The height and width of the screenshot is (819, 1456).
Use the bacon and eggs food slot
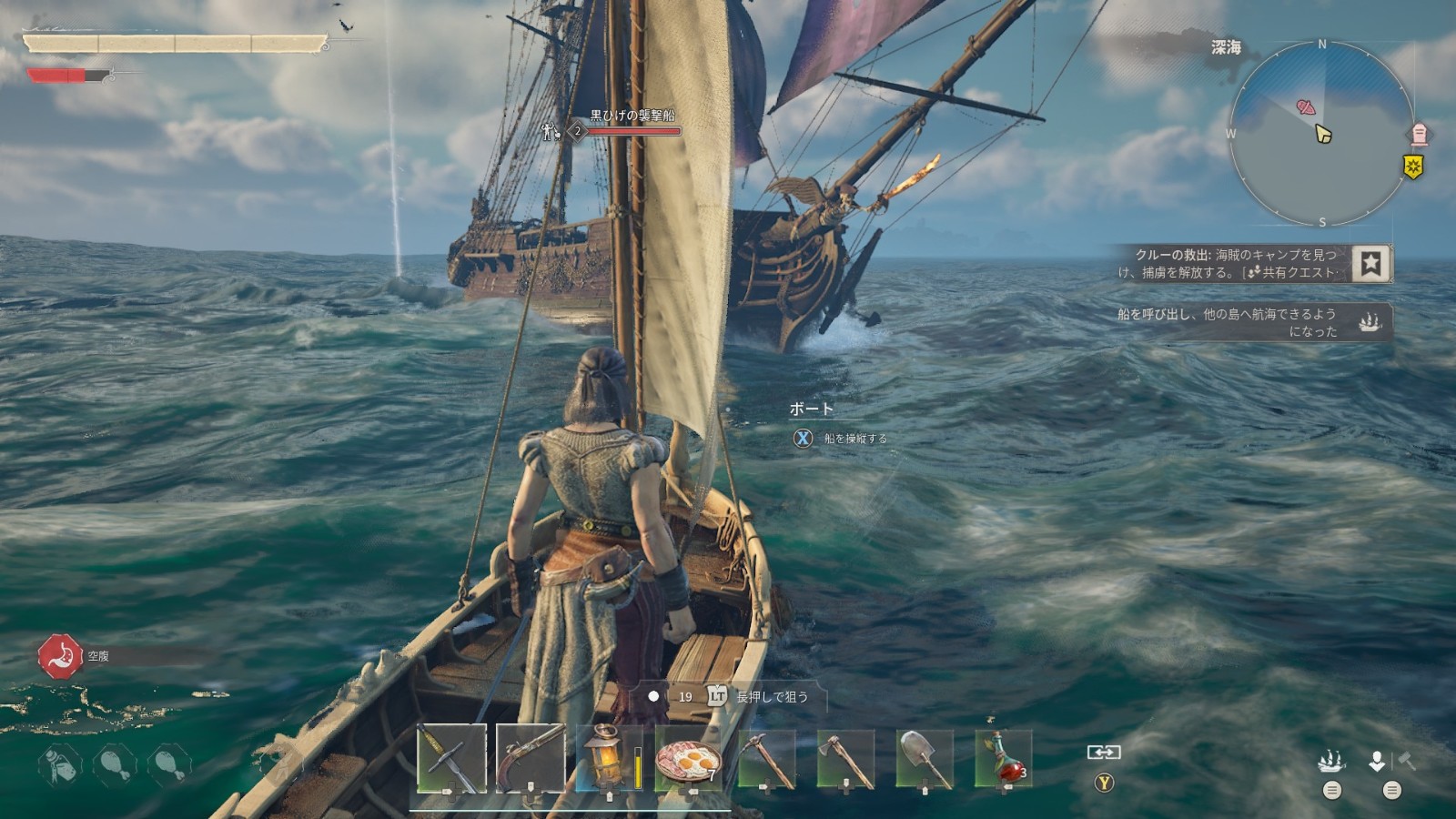(689, 758)
